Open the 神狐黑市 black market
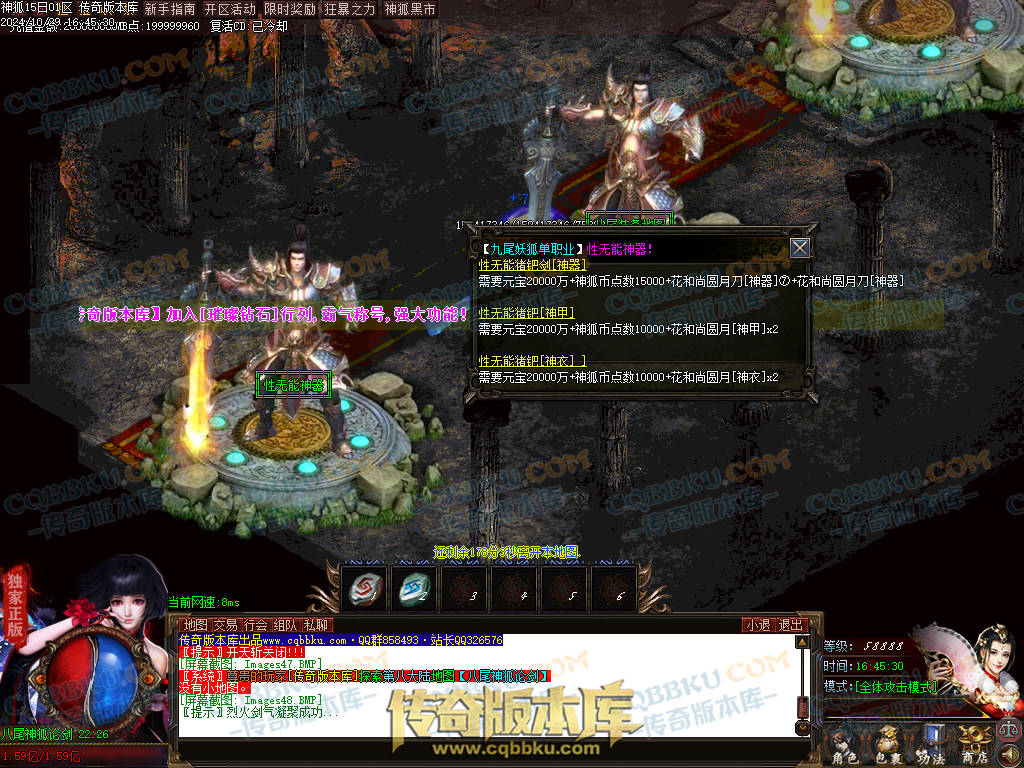Viewport: 1024px width, 768px height. point(410,9)
